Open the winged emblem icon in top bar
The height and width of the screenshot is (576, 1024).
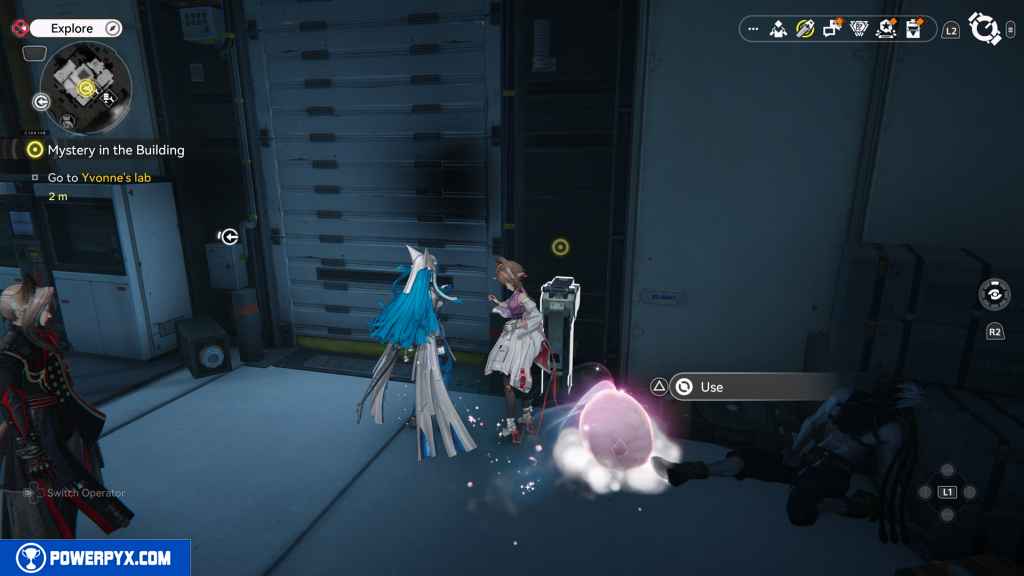click(859, 30)
